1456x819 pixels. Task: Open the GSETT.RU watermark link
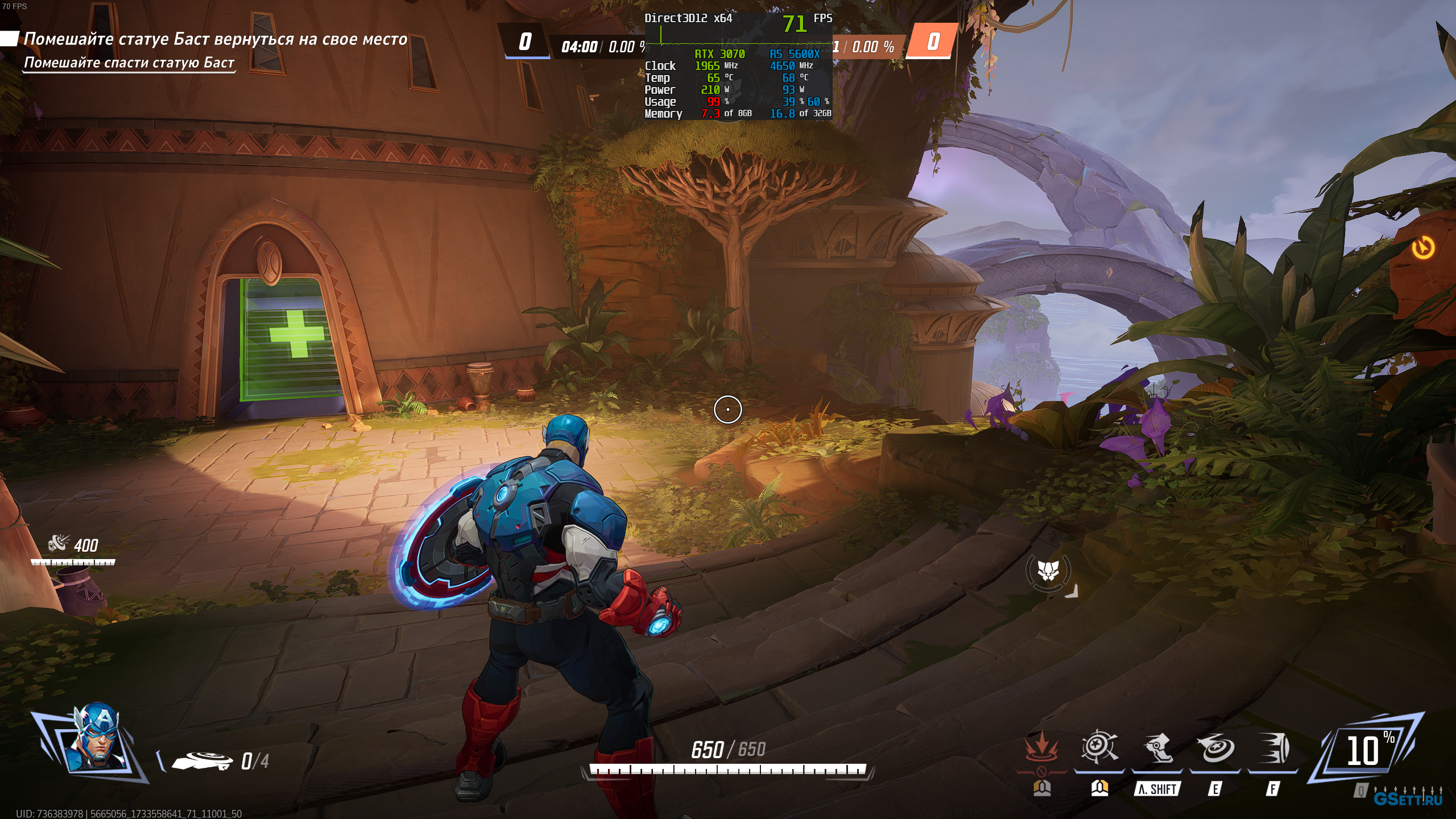tap(1408, 799)
